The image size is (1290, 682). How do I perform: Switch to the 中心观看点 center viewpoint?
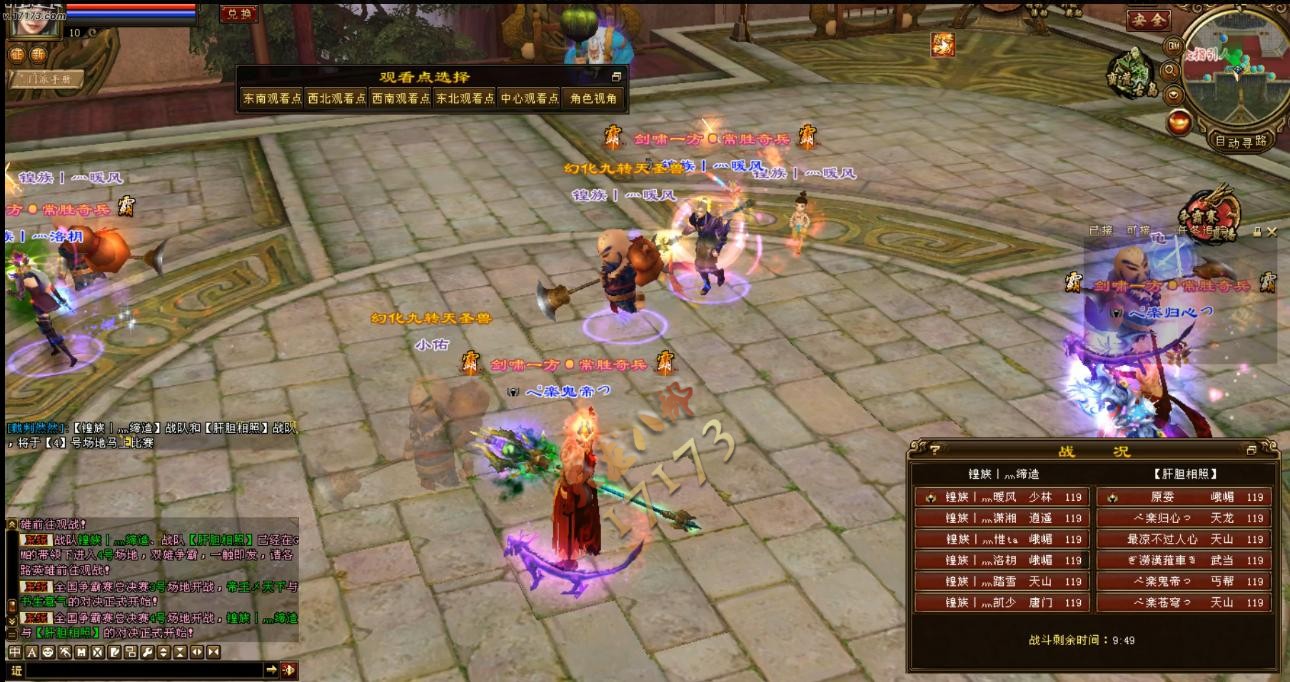click(529, 98)
